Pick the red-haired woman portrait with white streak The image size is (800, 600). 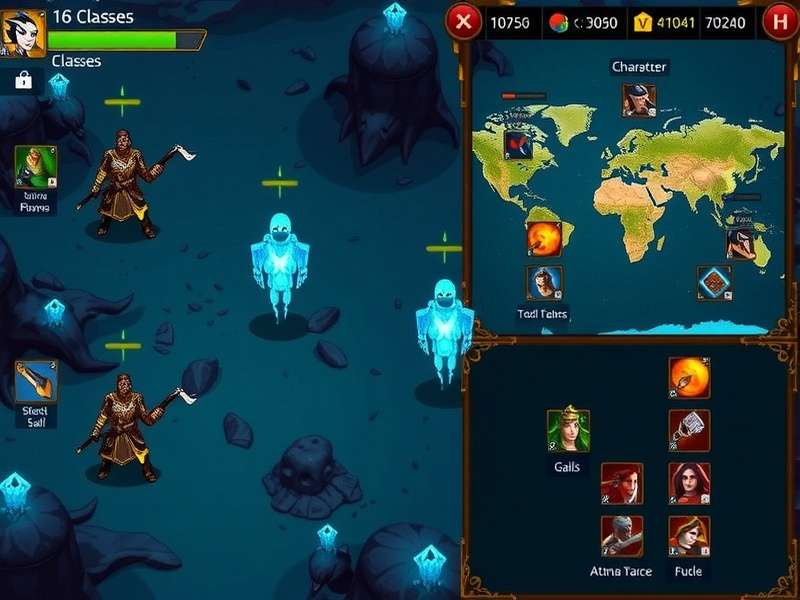622,483
